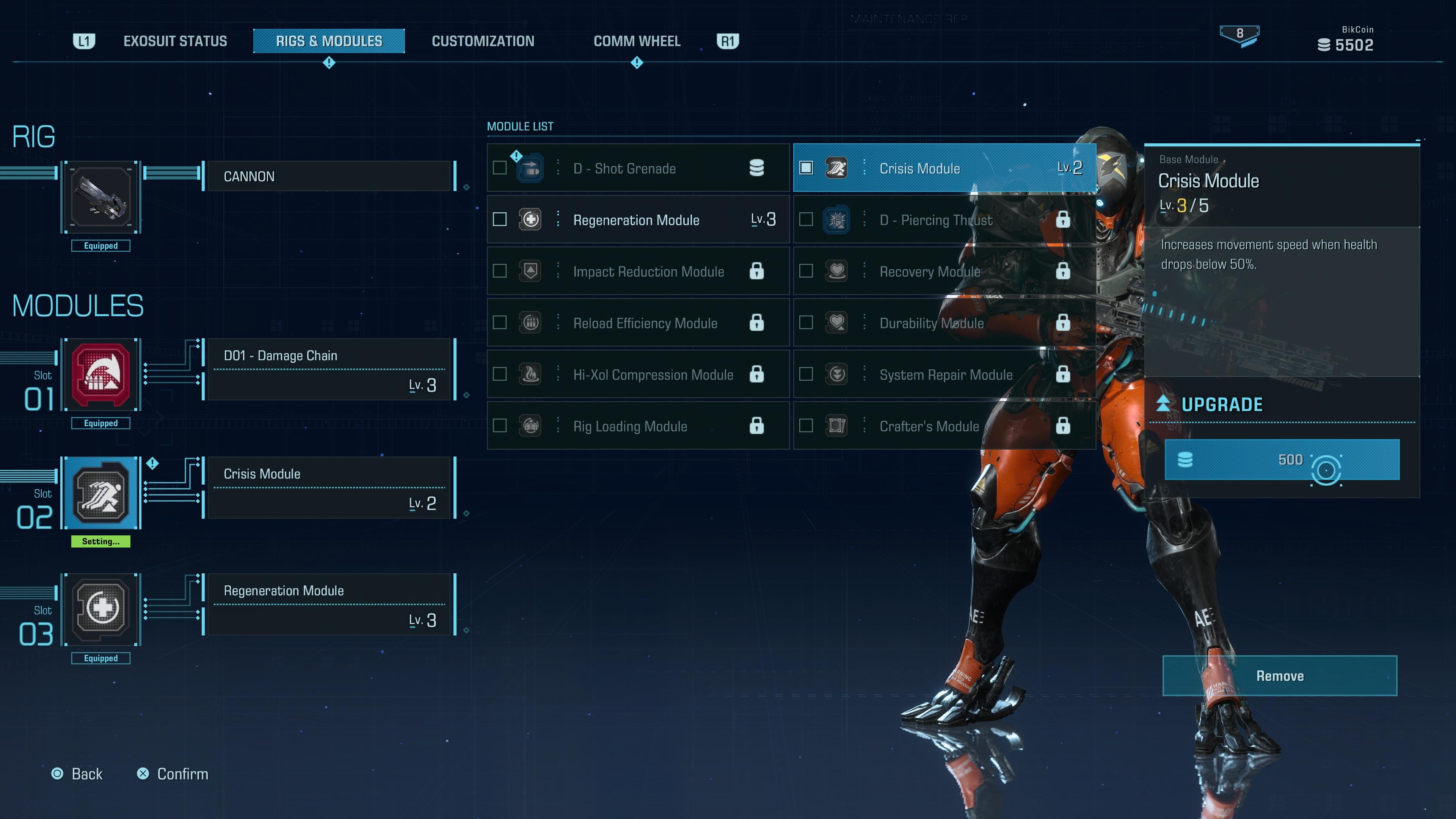This screenshot has width=1456, height=819.
Task: Select the Rigs & Modules tab
Action: [x=329, y=41]
